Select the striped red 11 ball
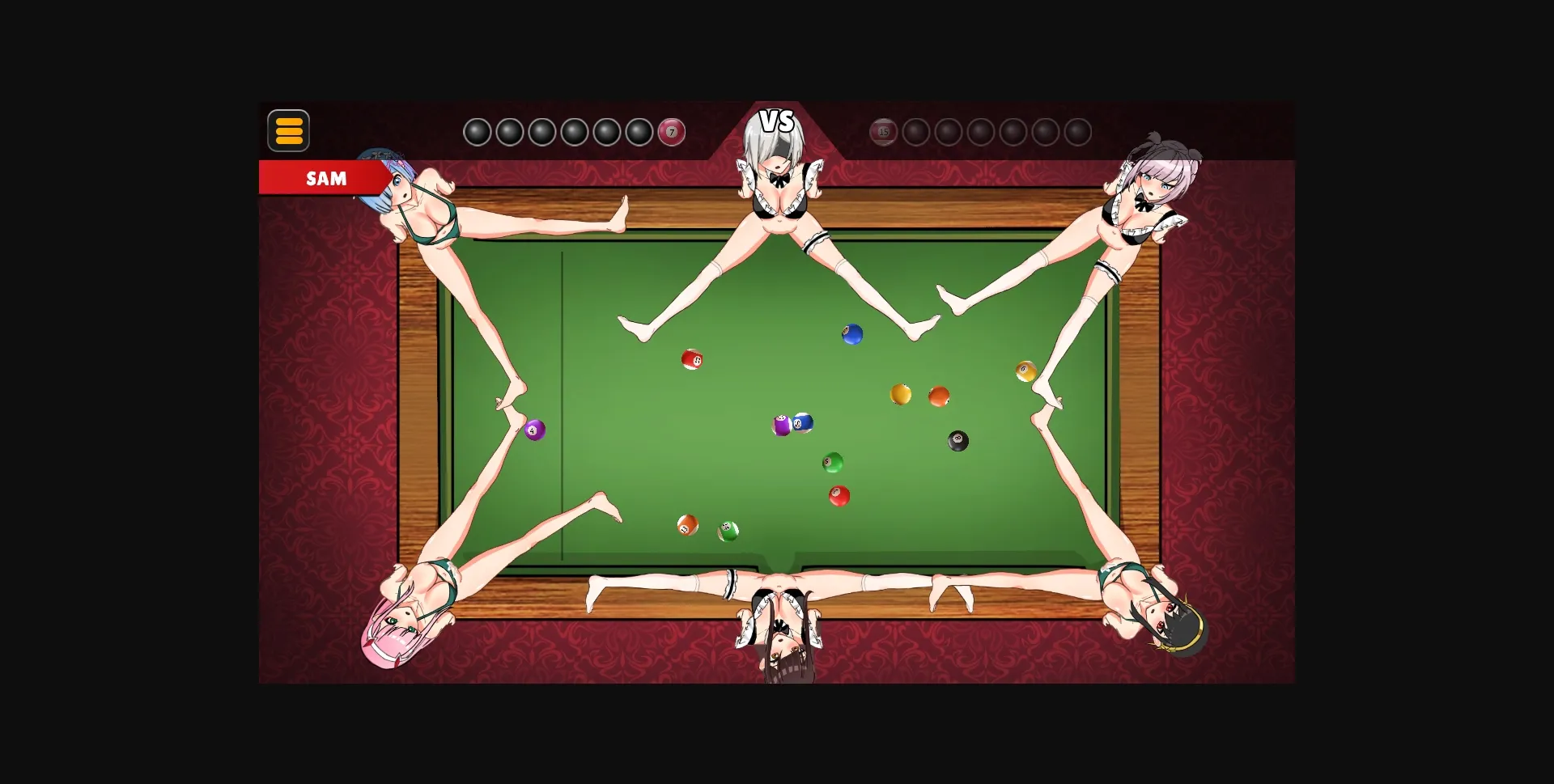The height and width of the screenshot is (784, 1554). 693,358
